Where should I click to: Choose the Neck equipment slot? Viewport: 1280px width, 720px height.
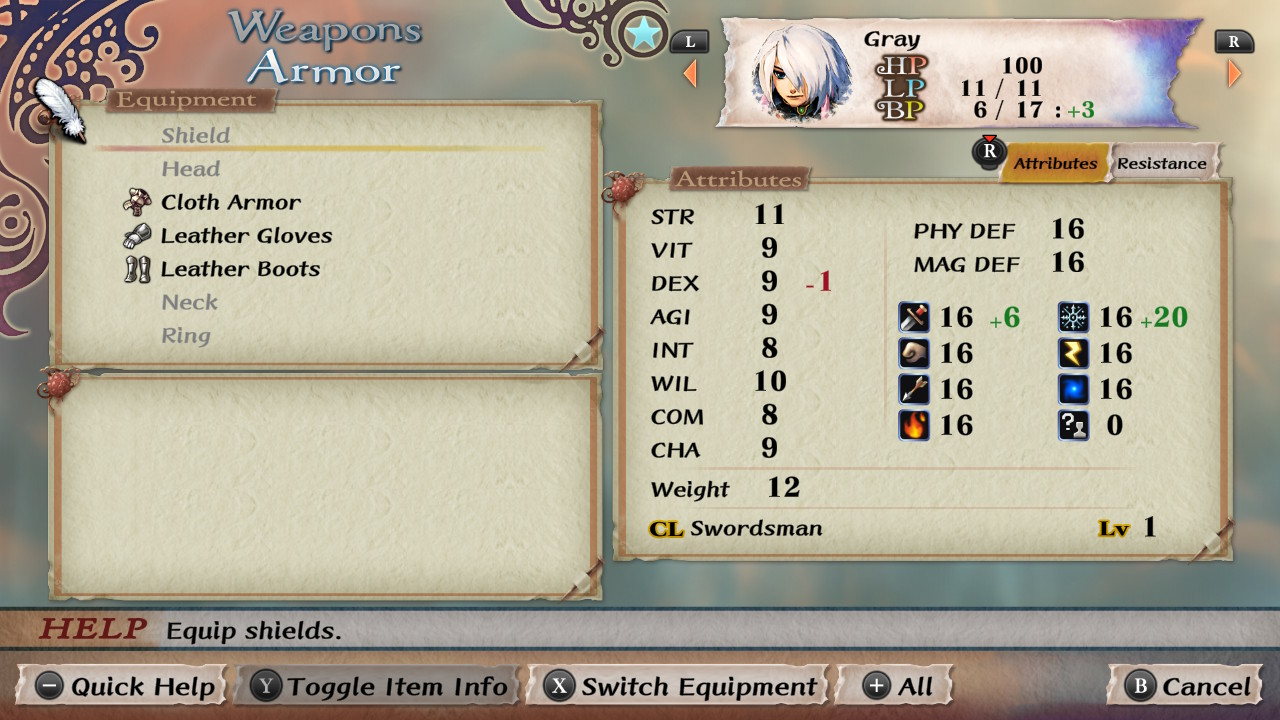(x=190, y=302)
